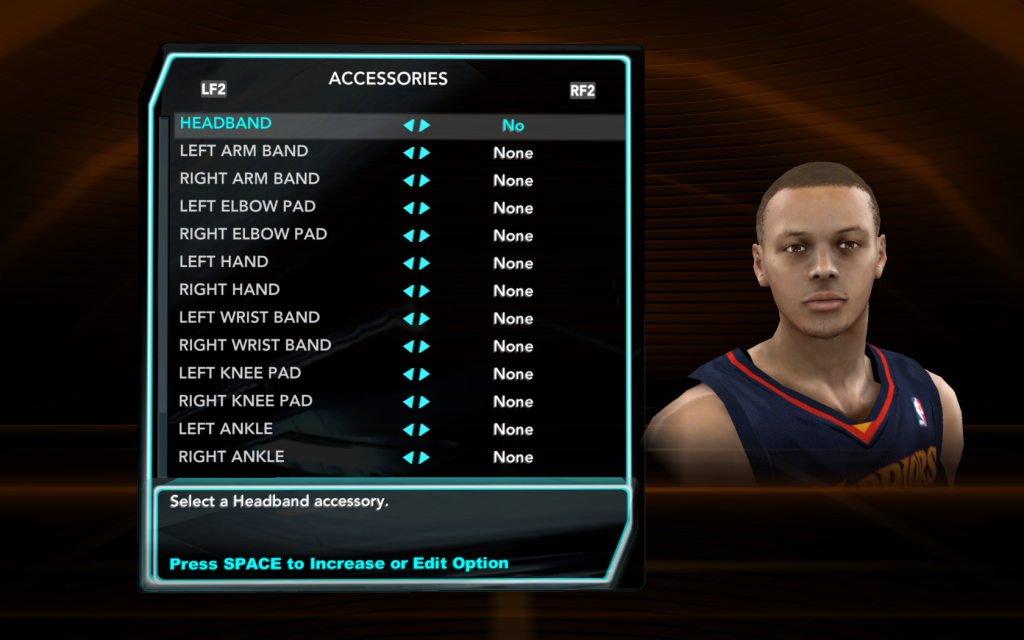Select the Right Ankle row
The height and width of the screenshot is (640, 1024).
pos(231,457)
